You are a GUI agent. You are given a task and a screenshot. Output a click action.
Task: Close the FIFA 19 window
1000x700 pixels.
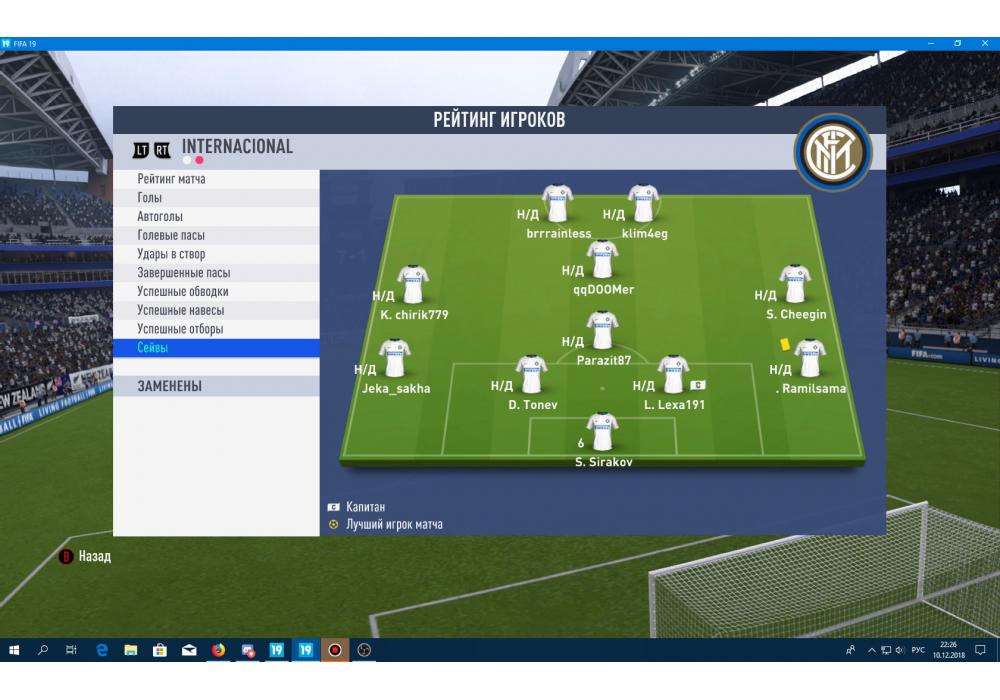pyautogui.click(x=985, y=44)
